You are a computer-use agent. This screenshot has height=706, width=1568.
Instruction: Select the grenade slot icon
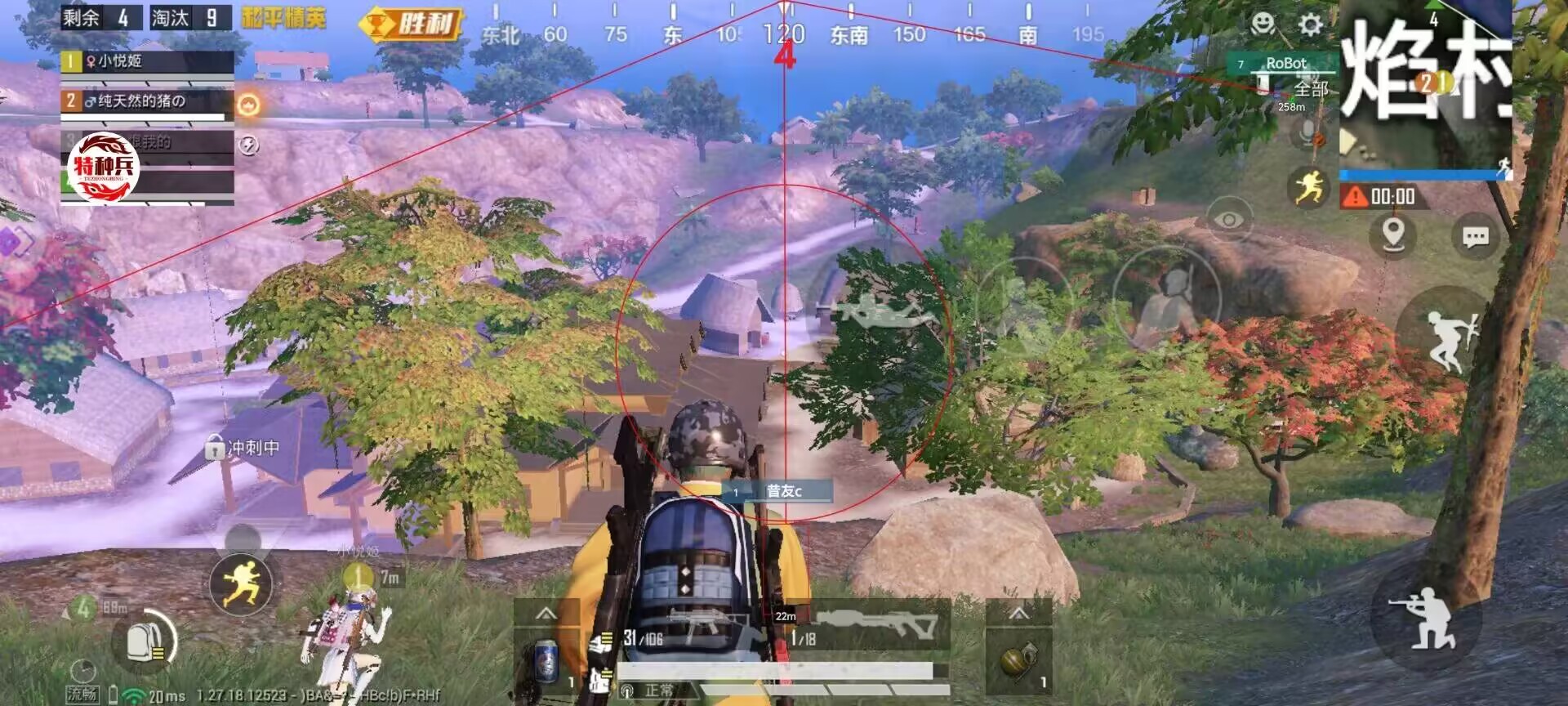tap(1018, 661)
